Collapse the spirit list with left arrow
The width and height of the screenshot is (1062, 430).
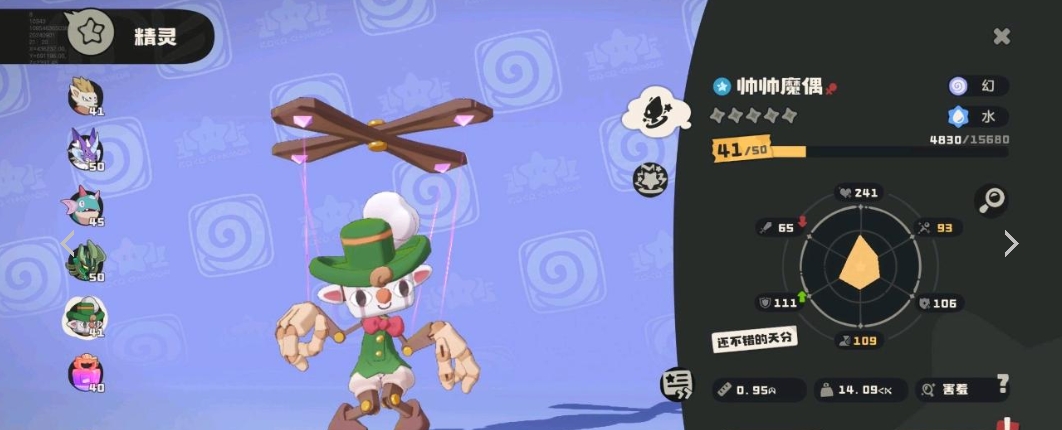pos(67,242)
